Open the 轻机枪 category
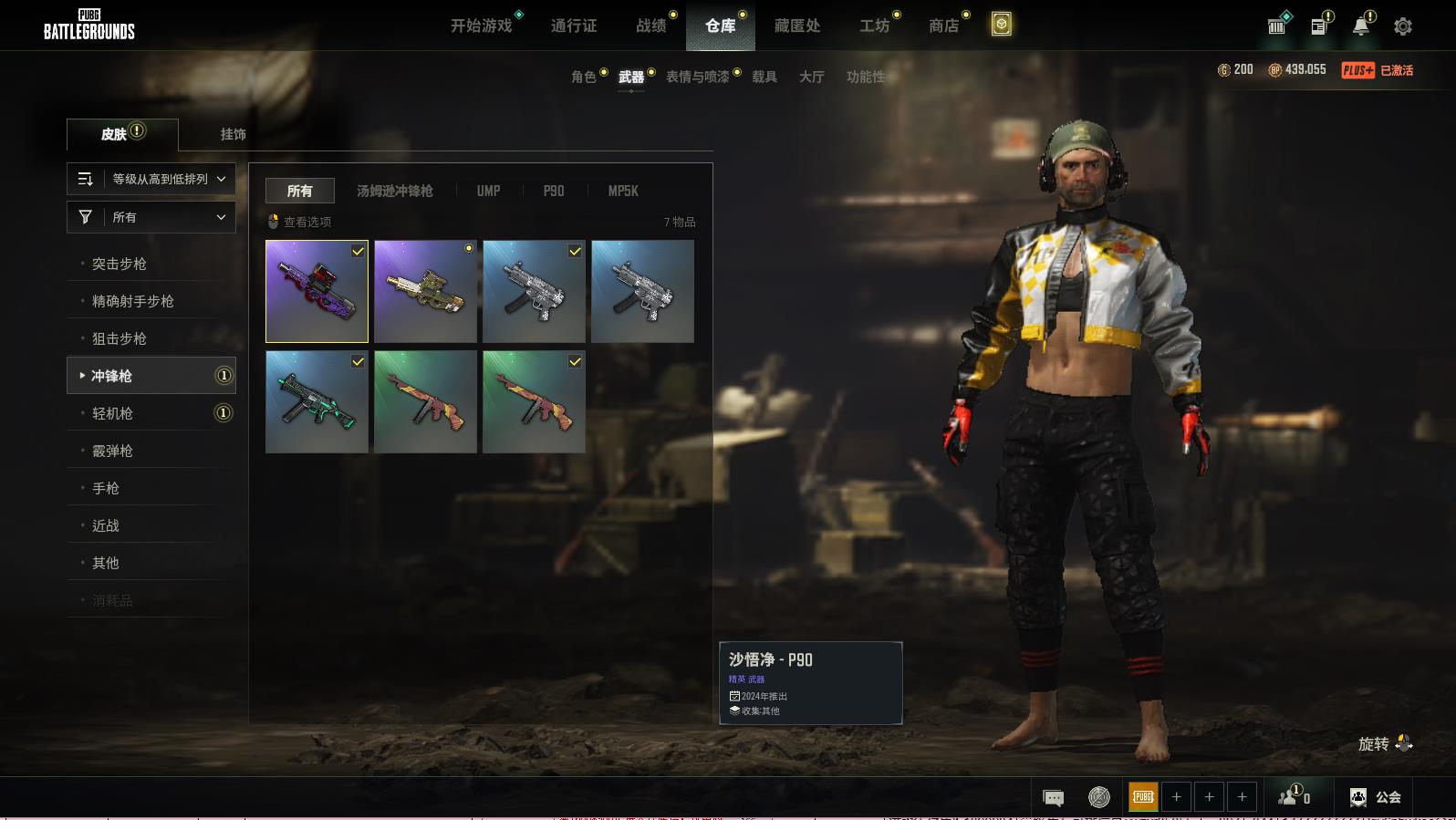1456x820 pixels. click(x=112, y=413)
